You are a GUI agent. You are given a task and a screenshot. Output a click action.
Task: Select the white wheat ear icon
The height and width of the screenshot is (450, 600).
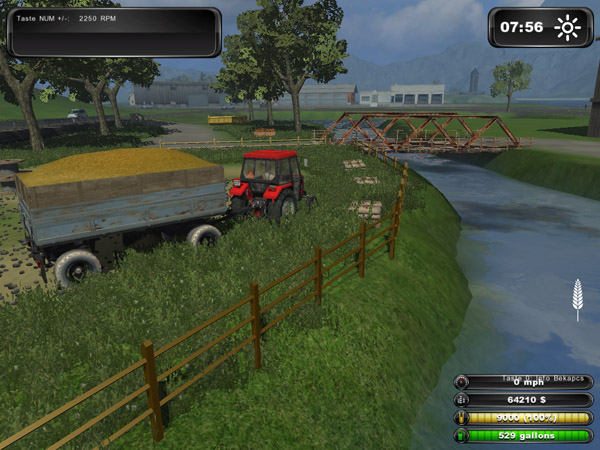576,299
